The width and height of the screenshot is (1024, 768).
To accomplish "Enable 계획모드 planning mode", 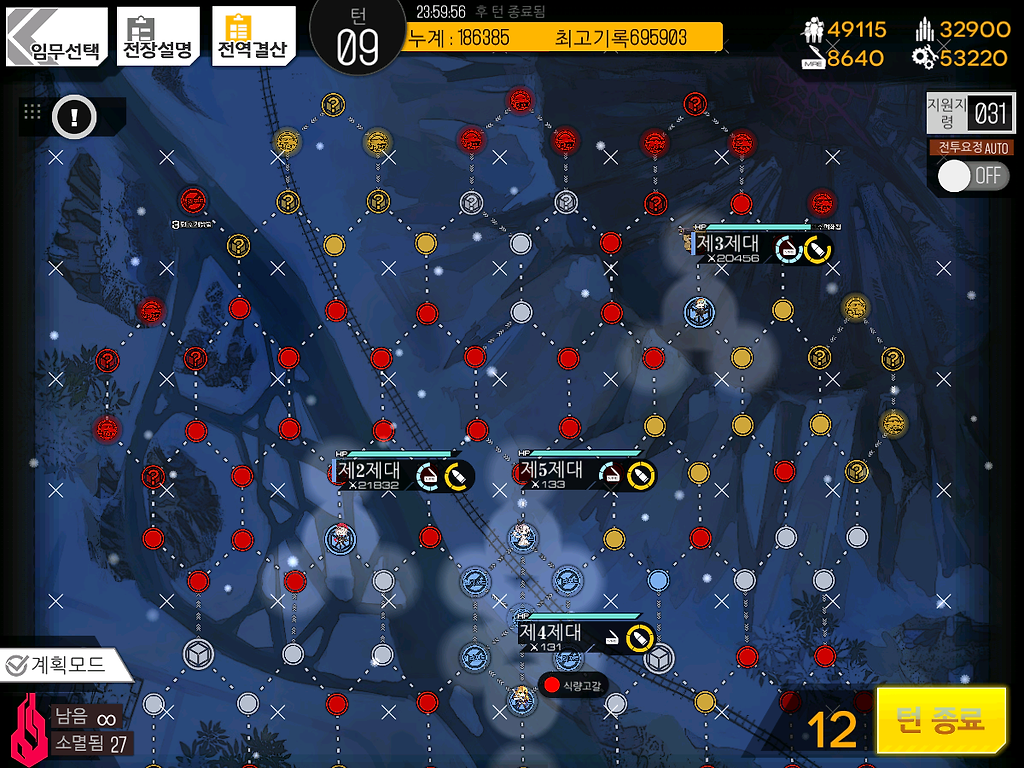I will 66,663.
